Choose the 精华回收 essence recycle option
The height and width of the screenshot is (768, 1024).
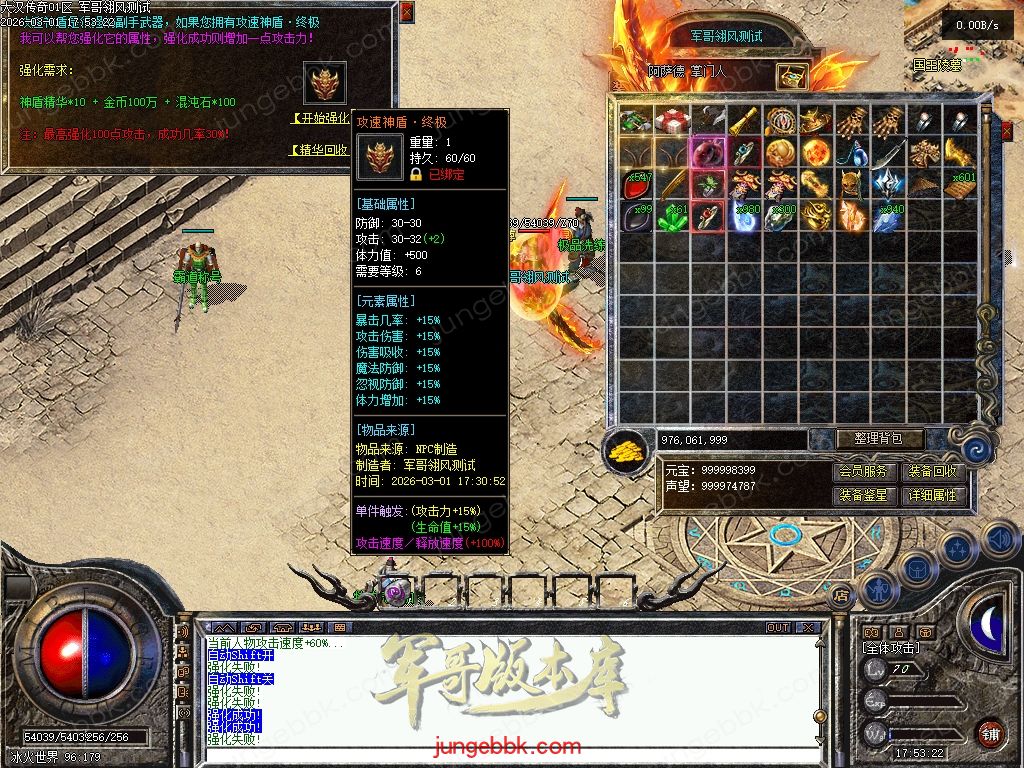[x=320, y=150]
